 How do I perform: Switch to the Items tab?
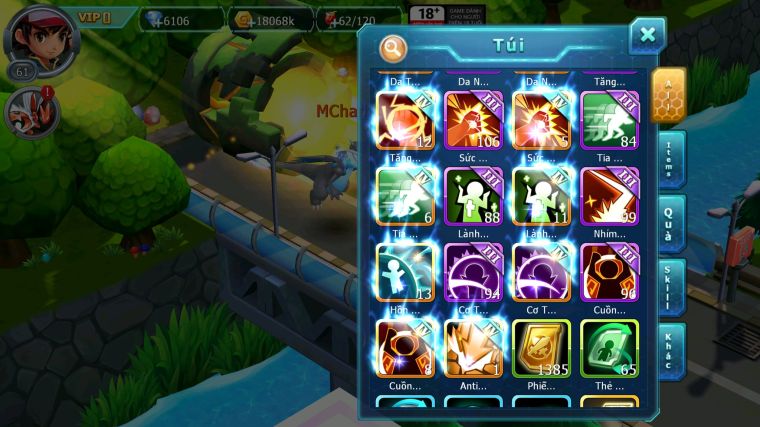(x=670, y=159)
